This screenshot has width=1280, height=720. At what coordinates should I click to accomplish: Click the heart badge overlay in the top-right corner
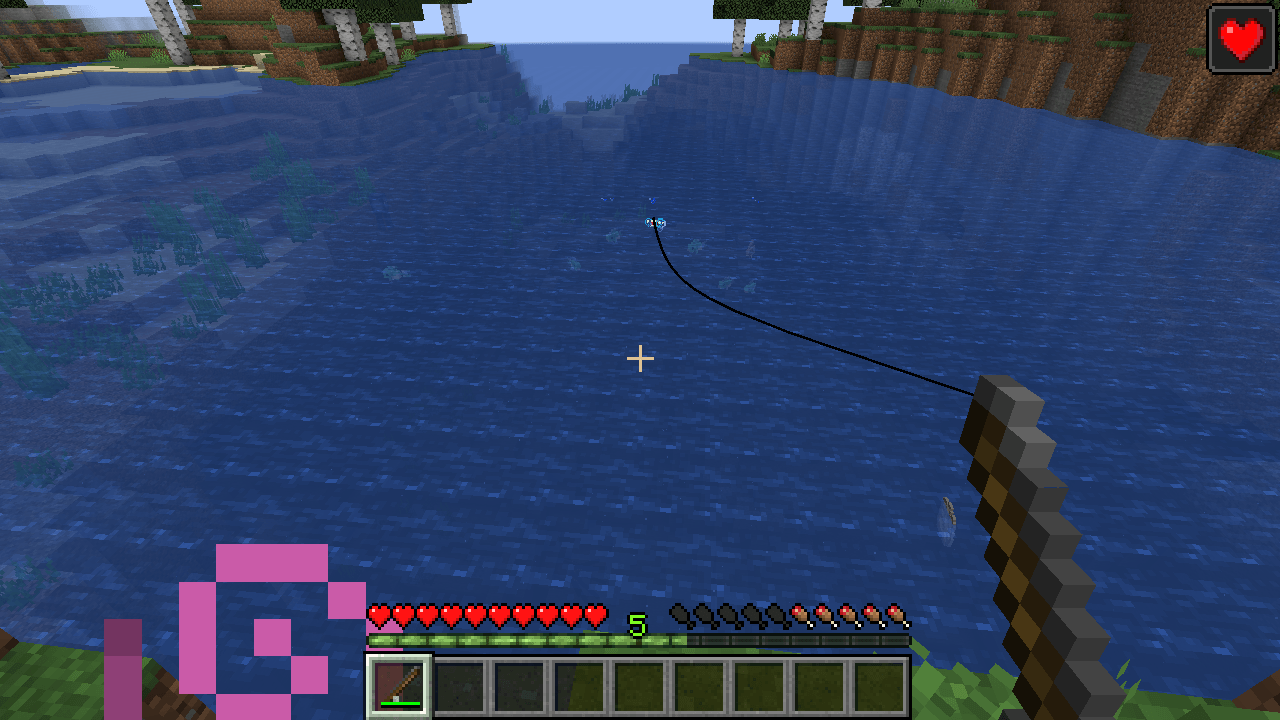coord(1240,40)
